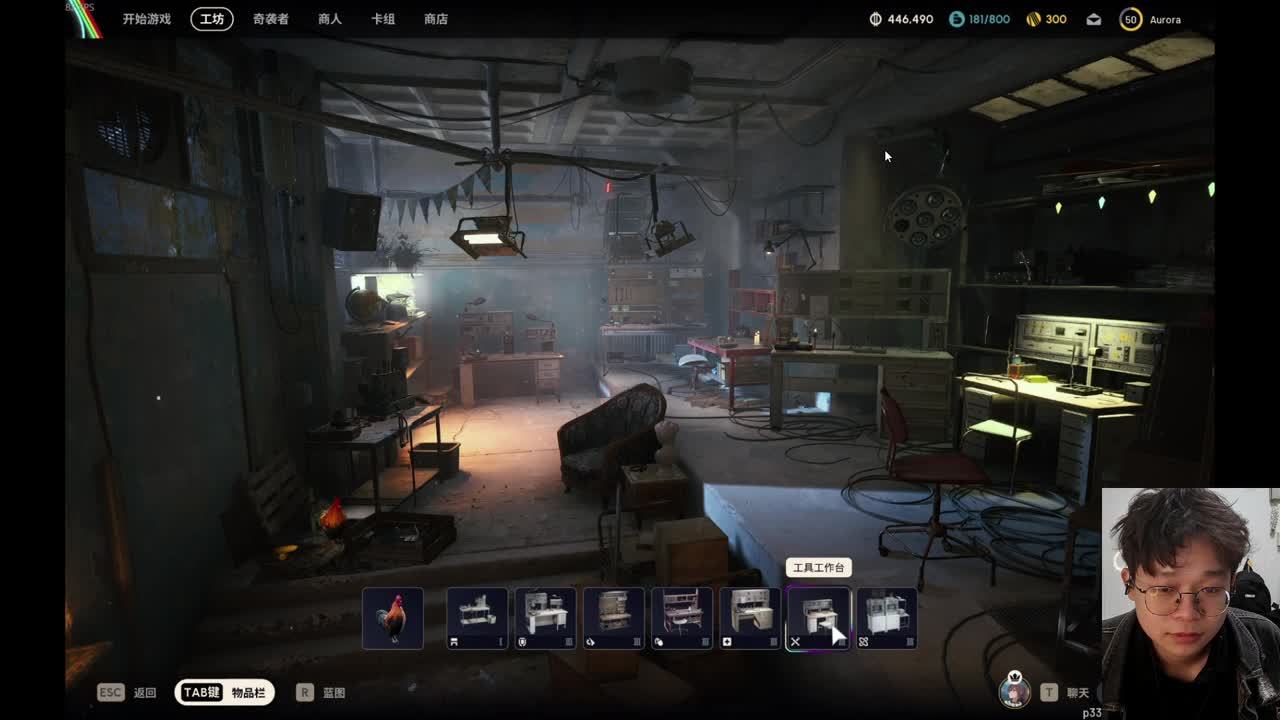Image resolution: width=1280 pixels, height=720 pixels.
Task: Select the 工坊 workshop tab
Action: pos(212,19)
